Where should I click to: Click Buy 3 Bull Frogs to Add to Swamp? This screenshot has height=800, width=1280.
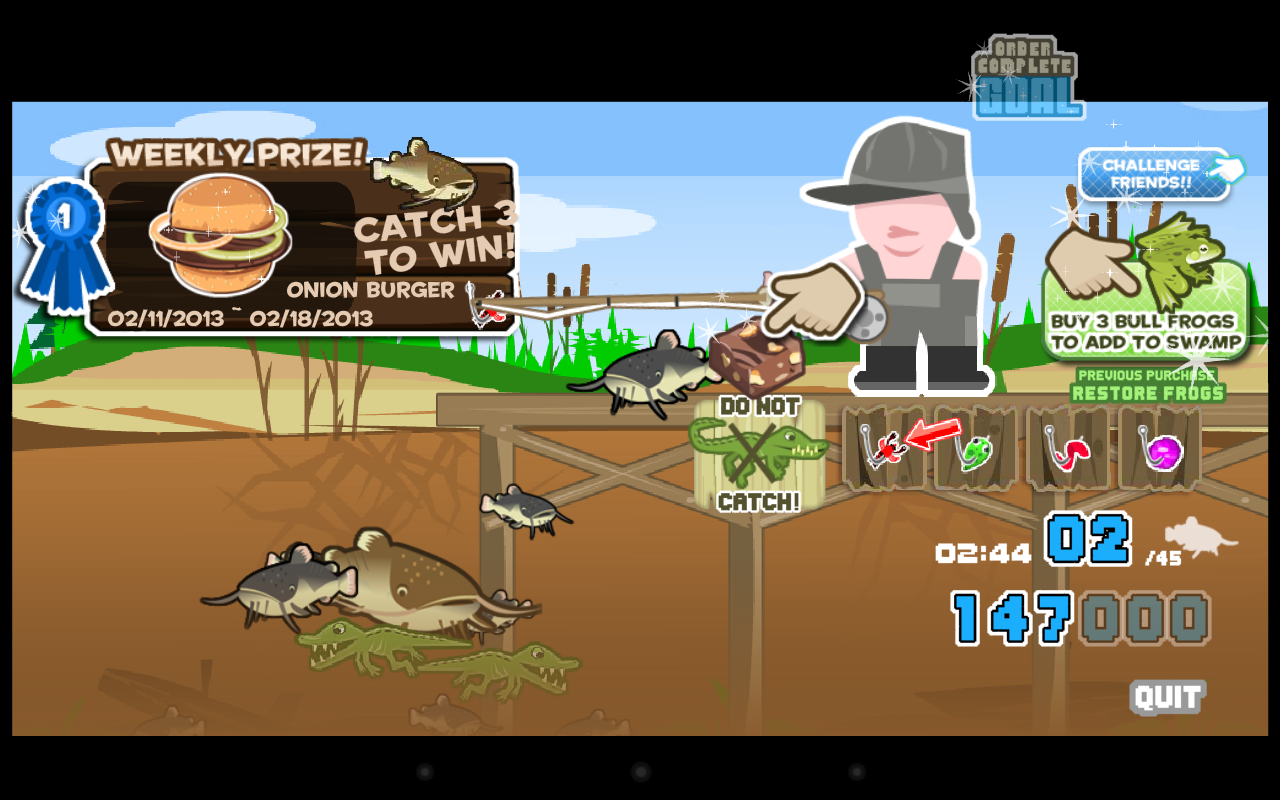pyautogui.click(x=1143, y=330)
